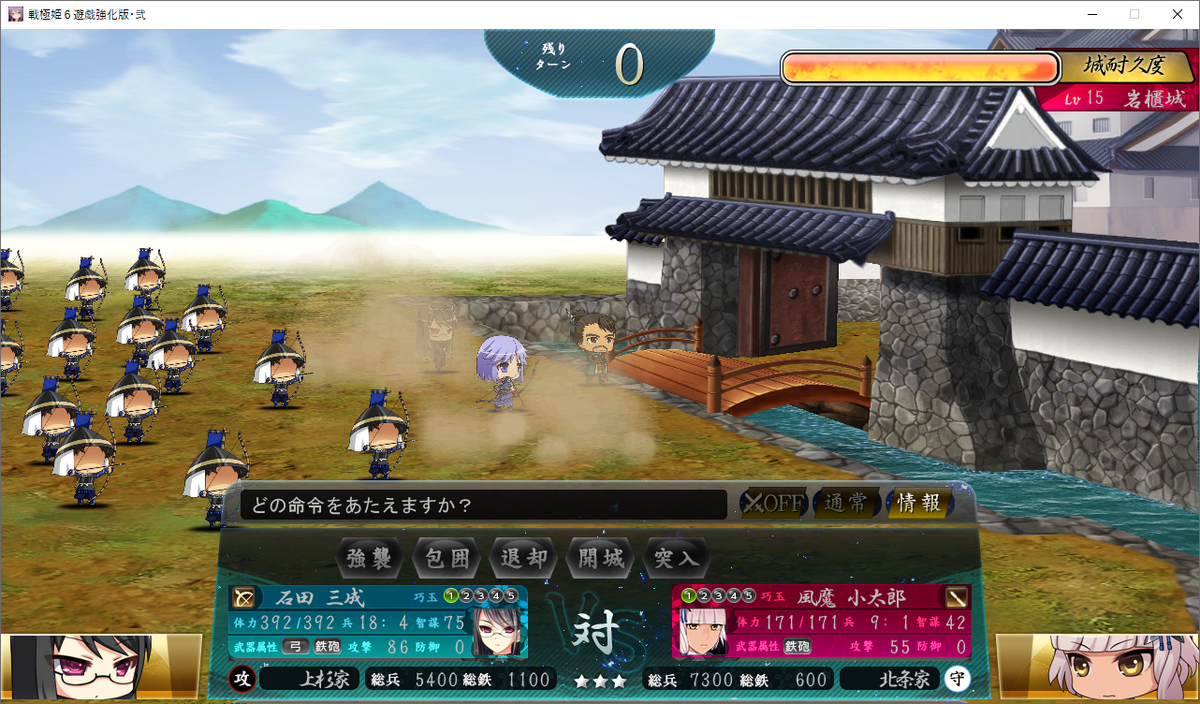Toggle the crossed-swords OFF button
Screen dimensions: 1200x704
(772, 503)
